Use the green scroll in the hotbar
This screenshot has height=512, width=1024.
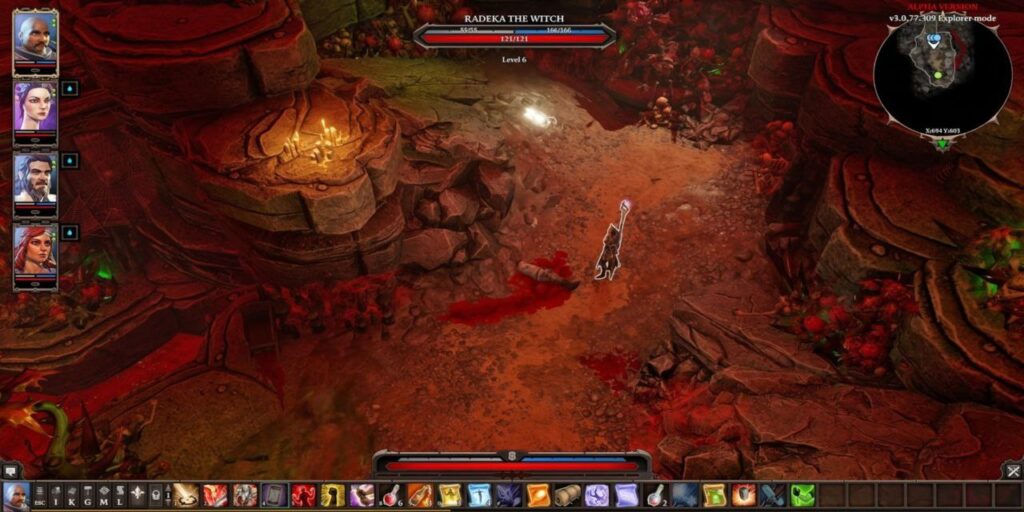click(714, 495)
